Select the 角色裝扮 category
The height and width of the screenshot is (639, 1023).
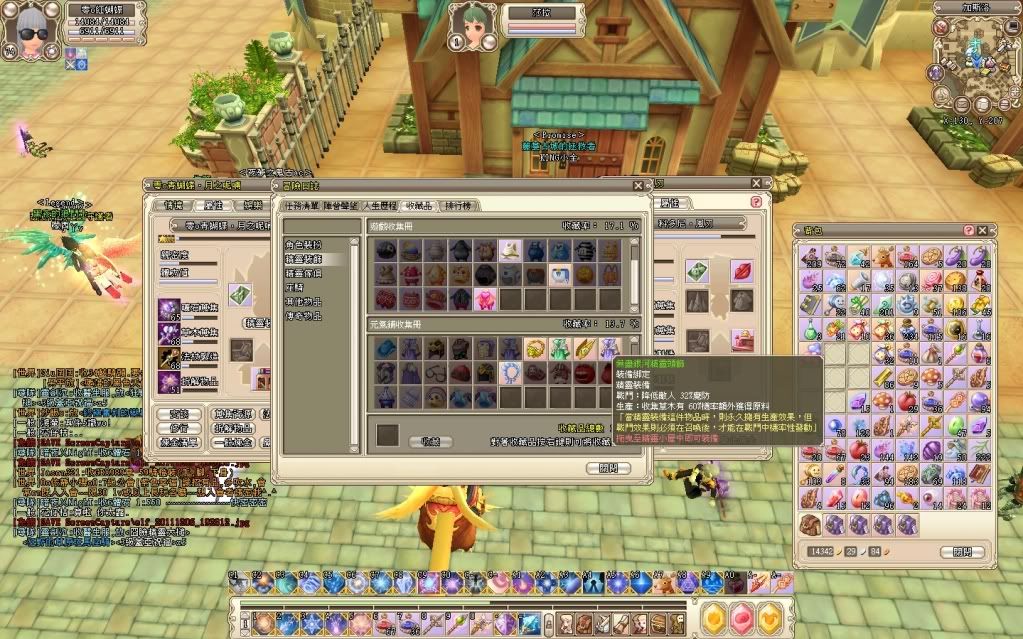point(302,245)
